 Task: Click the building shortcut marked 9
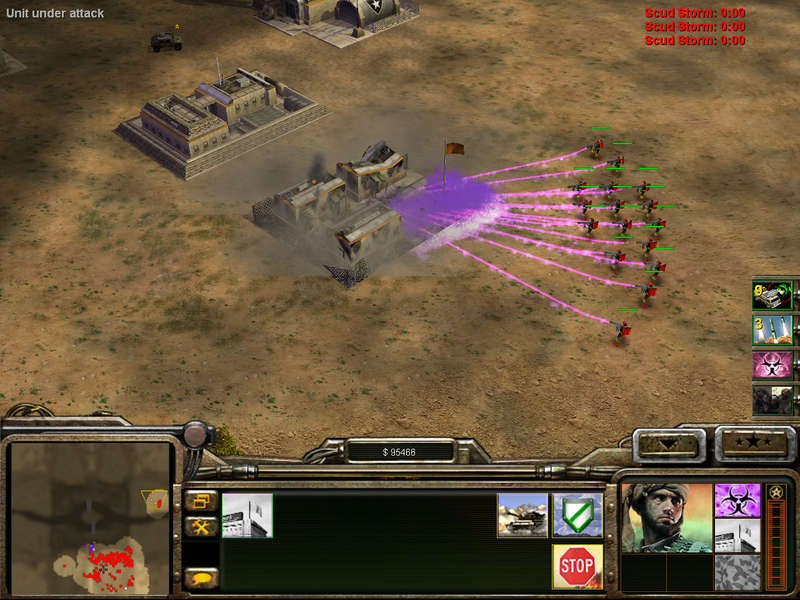(772, 295)
